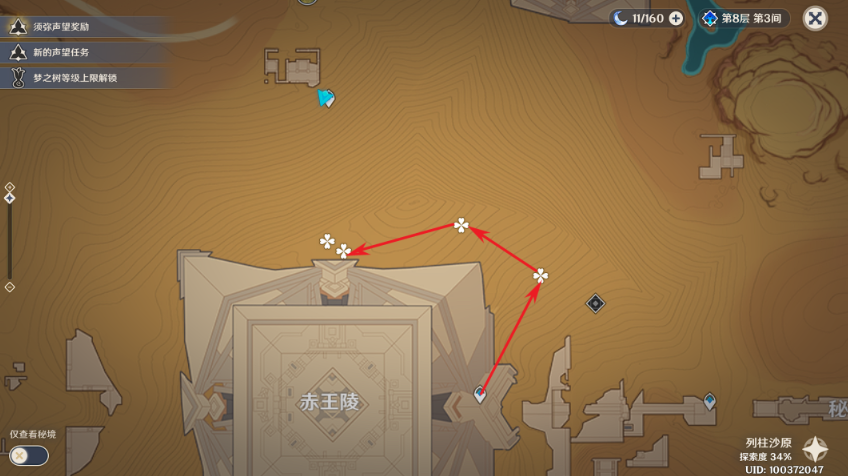Add Original Resin with the plus button
The height and width of the screenshot is (476, 848).
tap(676, 18)
